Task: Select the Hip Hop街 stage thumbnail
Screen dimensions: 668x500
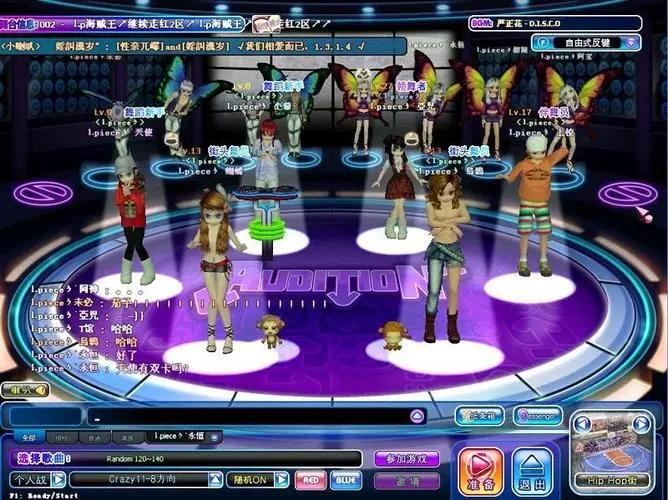Action: click(610, 452)
